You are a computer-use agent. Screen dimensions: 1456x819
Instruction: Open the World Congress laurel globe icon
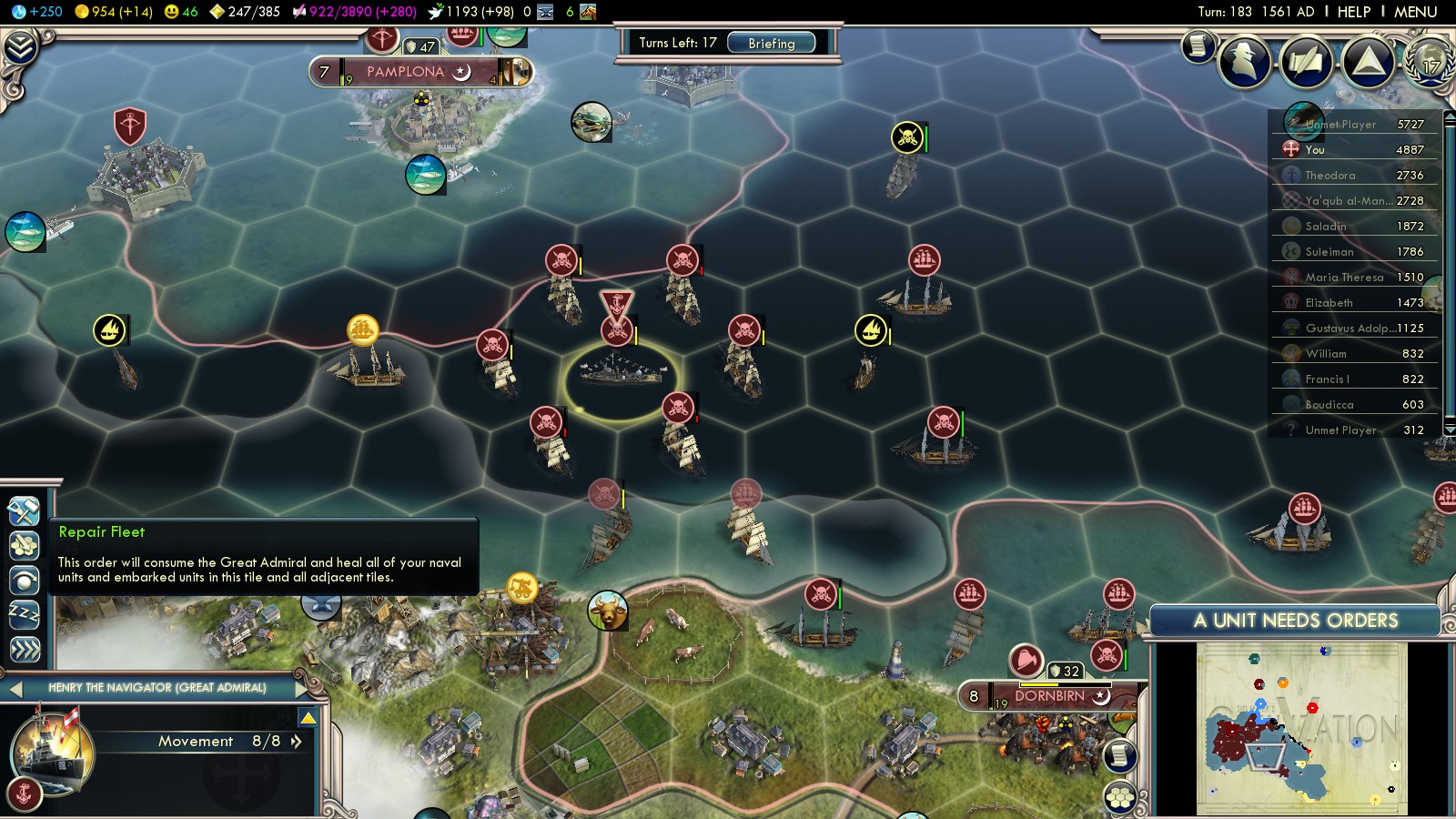pos(1431,61)
